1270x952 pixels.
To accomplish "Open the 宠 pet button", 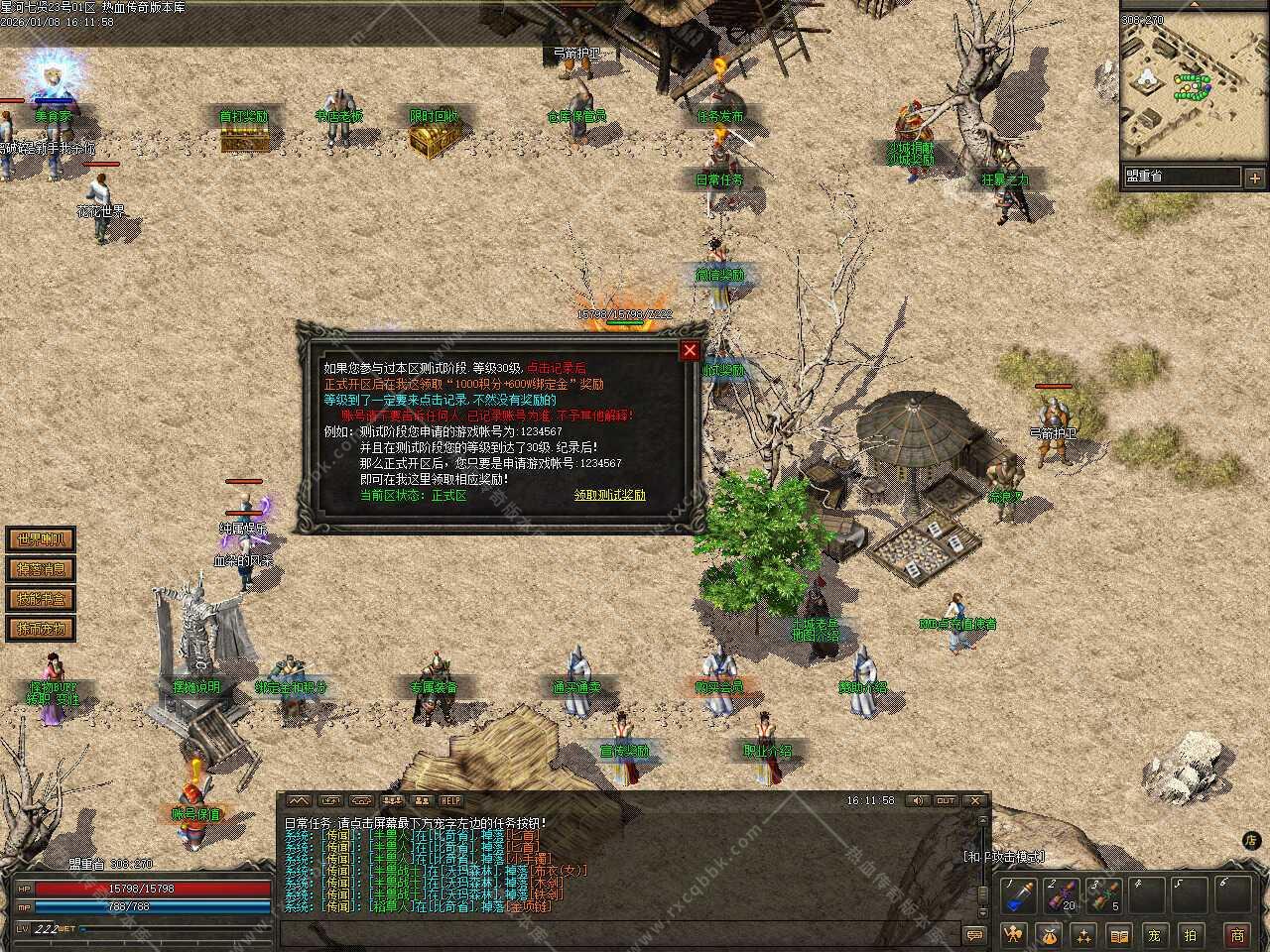I will tap(1154, 934).
